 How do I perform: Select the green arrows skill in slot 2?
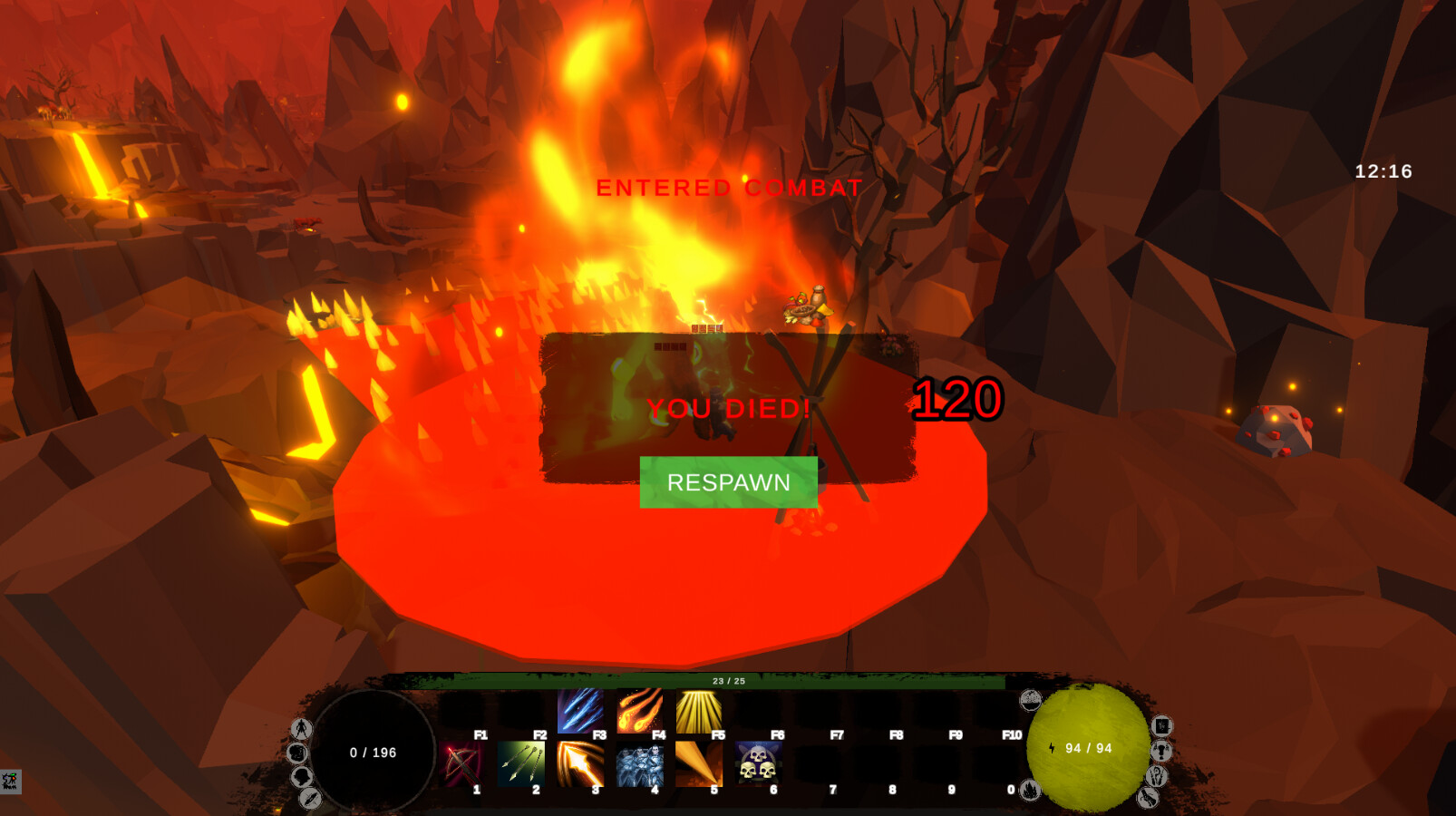pos(520,763)
